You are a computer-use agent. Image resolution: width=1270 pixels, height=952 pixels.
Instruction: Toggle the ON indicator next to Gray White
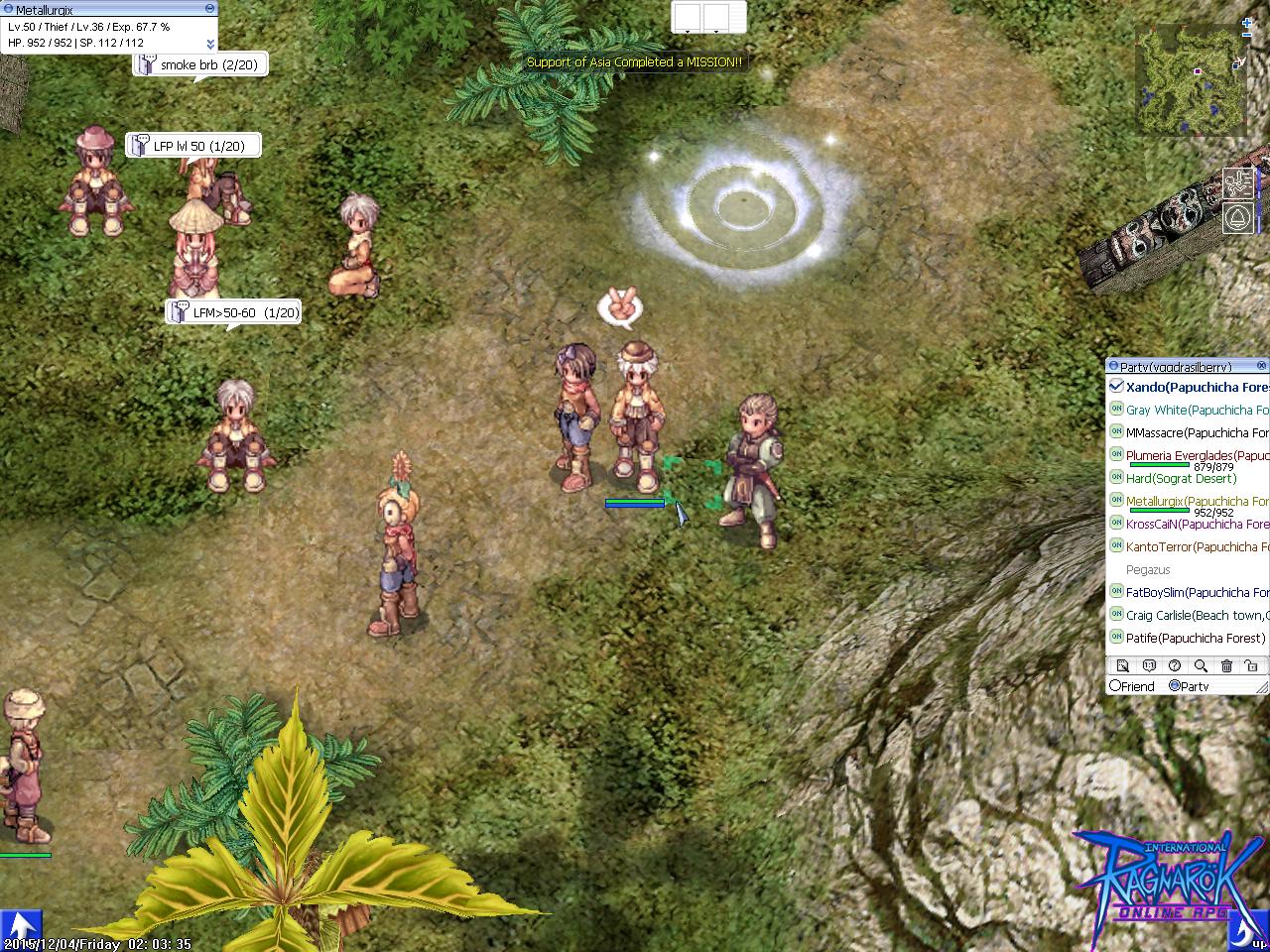coord(1116,409)
